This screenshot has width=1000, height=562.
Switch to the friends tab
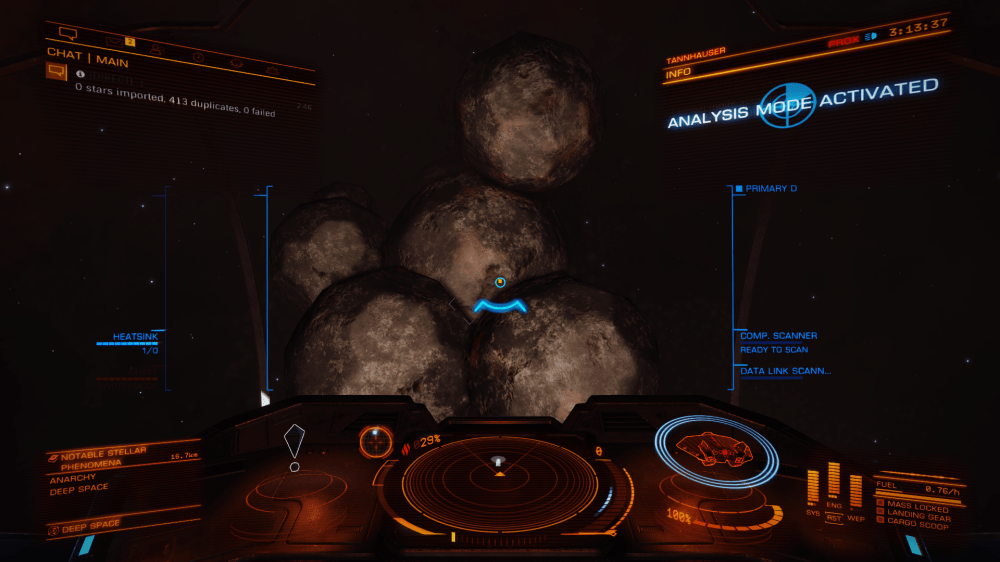(156, 47)
